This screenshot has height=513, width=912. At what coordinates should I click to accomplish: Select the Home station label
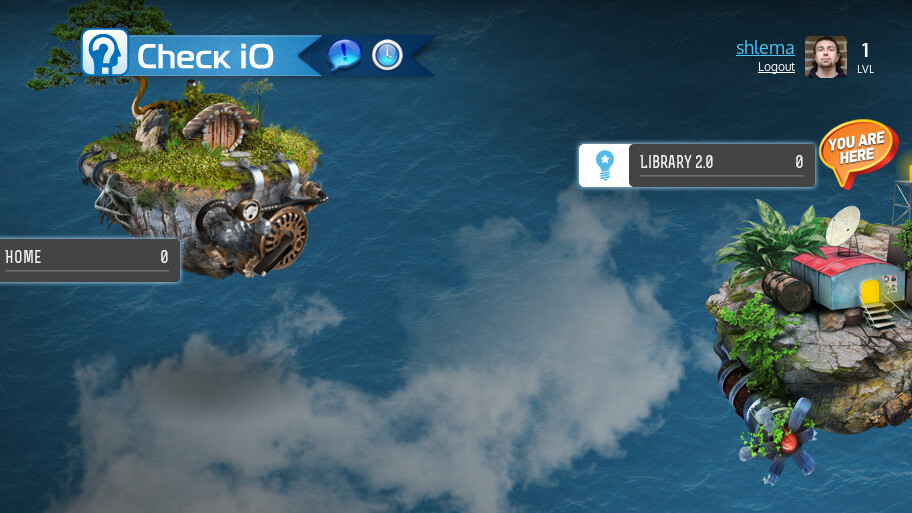(87, 259)
